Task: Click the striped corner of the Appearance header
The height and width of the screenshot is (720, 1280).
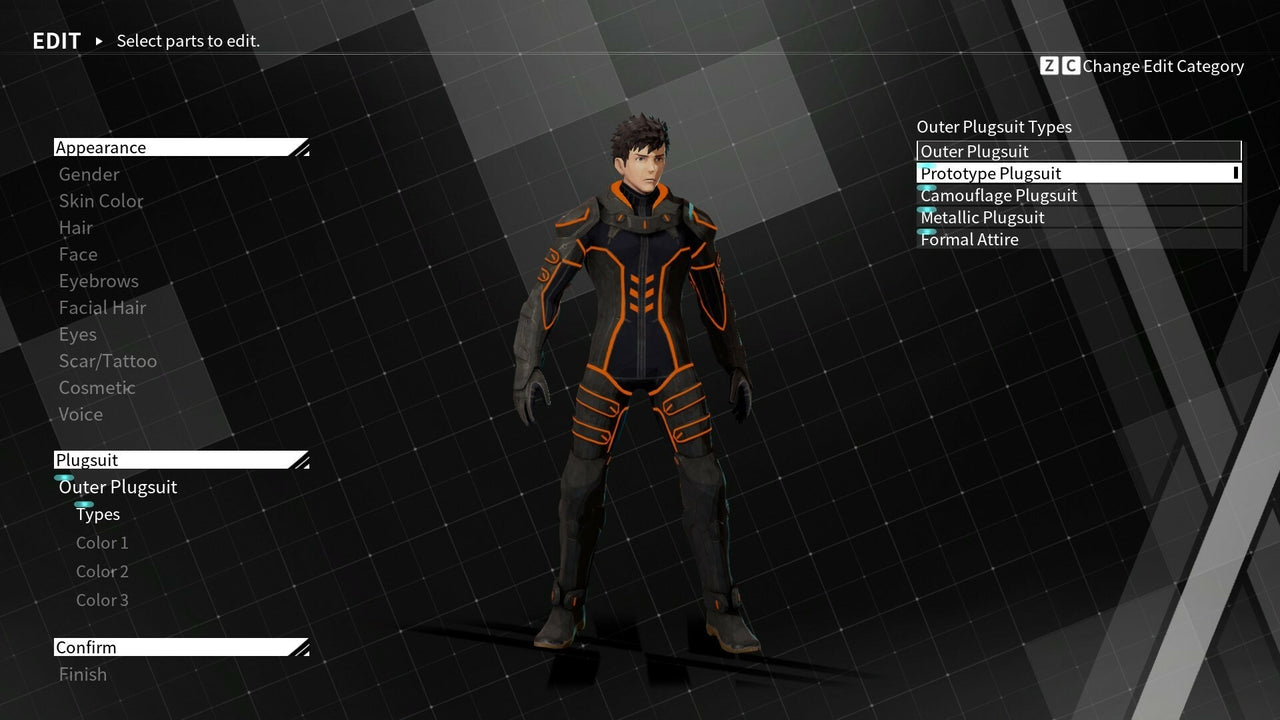Action: click(299, 147)
